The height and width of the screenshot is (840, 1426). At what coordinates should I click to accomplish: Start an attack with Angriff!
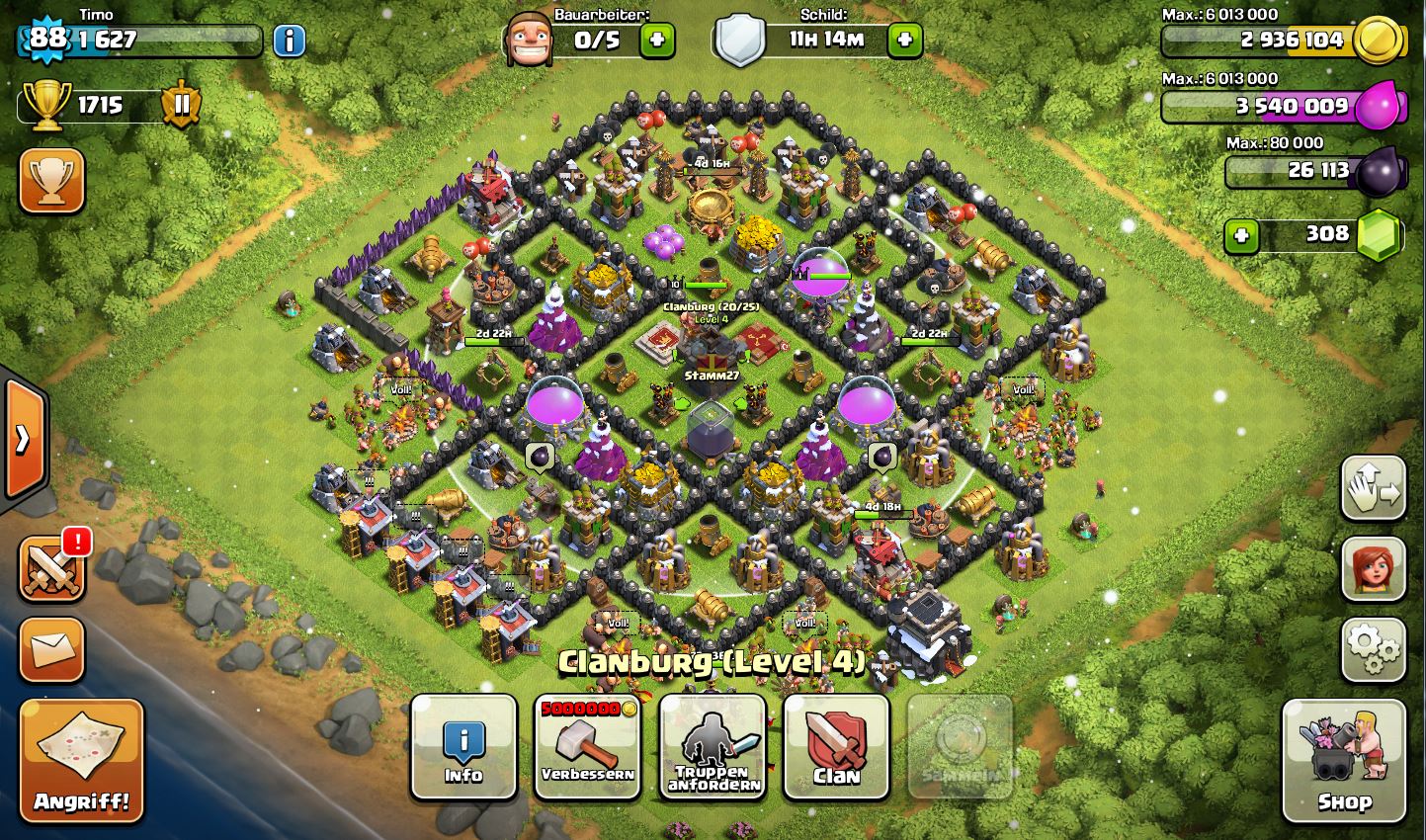(82, 759)
